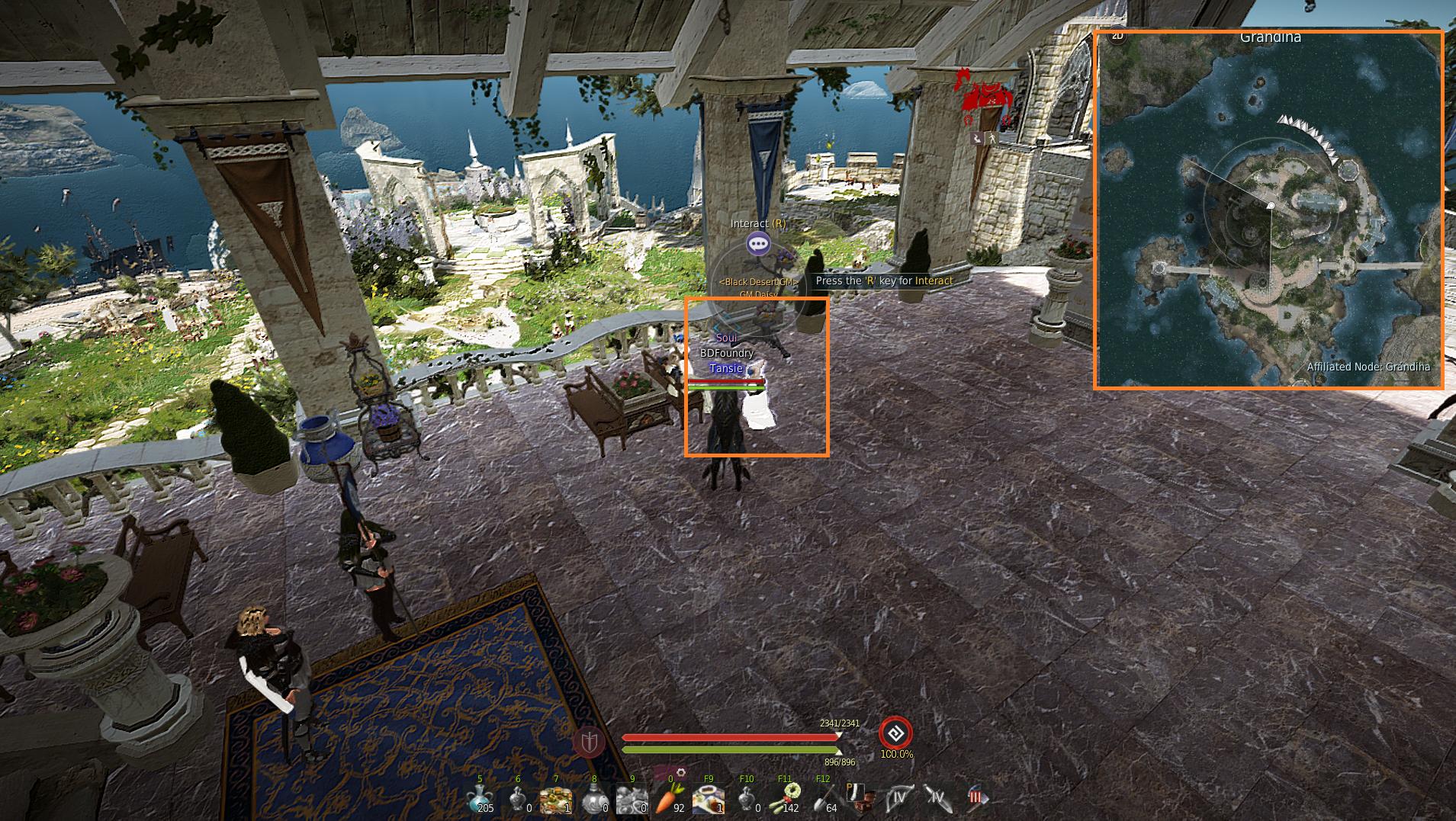Click the shield and sword emblem

coord(590,741)
